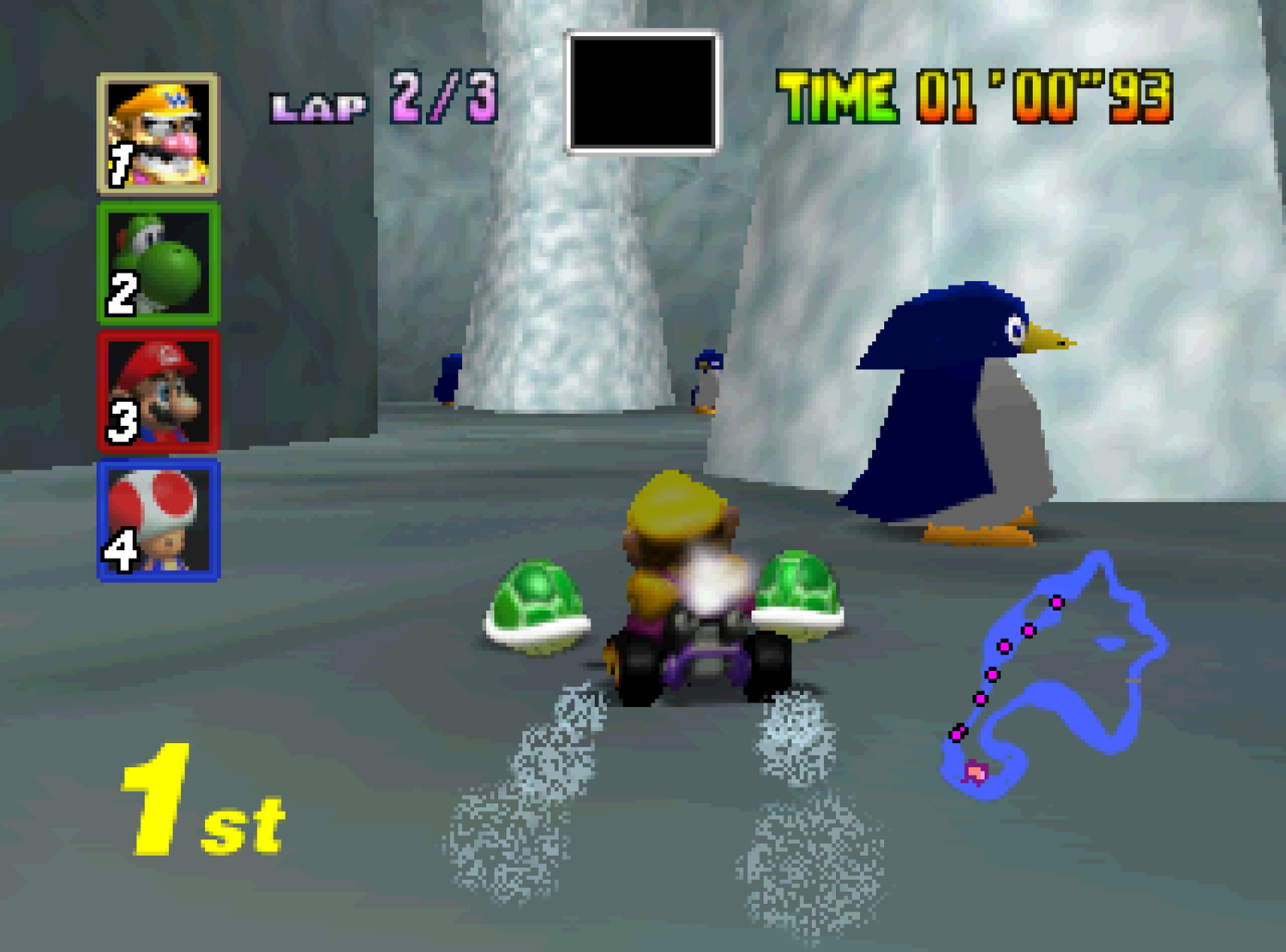Viewport: 1286px width, 952px height.
Task: Open the item roulette box
Action: pos(641,90)
